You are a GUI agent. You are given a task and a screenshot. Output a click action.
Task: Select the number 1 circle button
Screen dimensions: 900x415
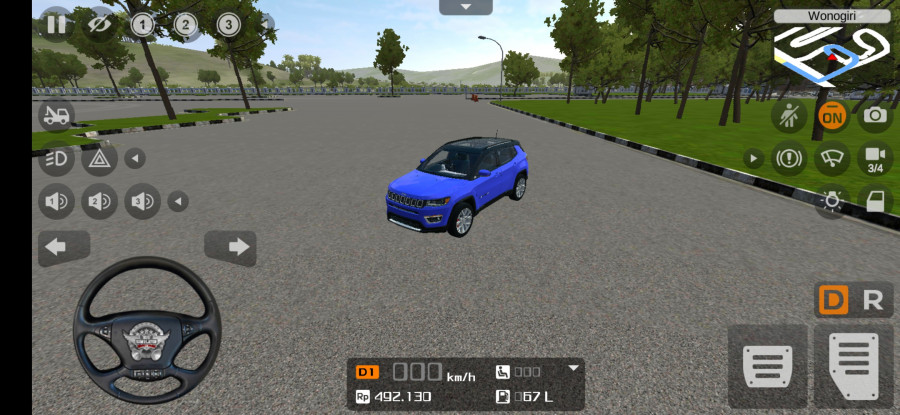pos(142,24)
